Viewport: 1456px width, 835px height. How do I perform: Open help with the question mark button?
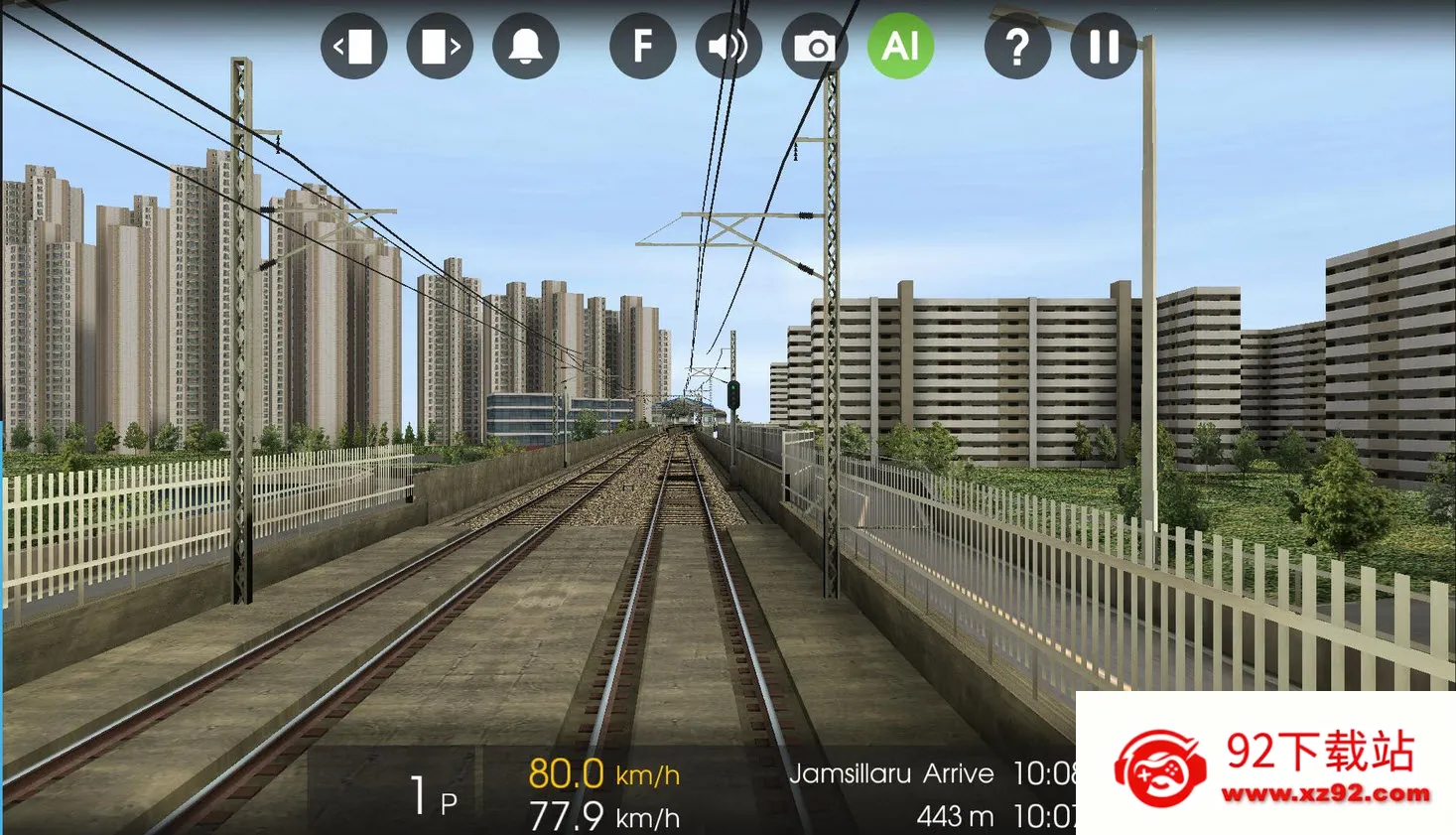coord(1017,46)
